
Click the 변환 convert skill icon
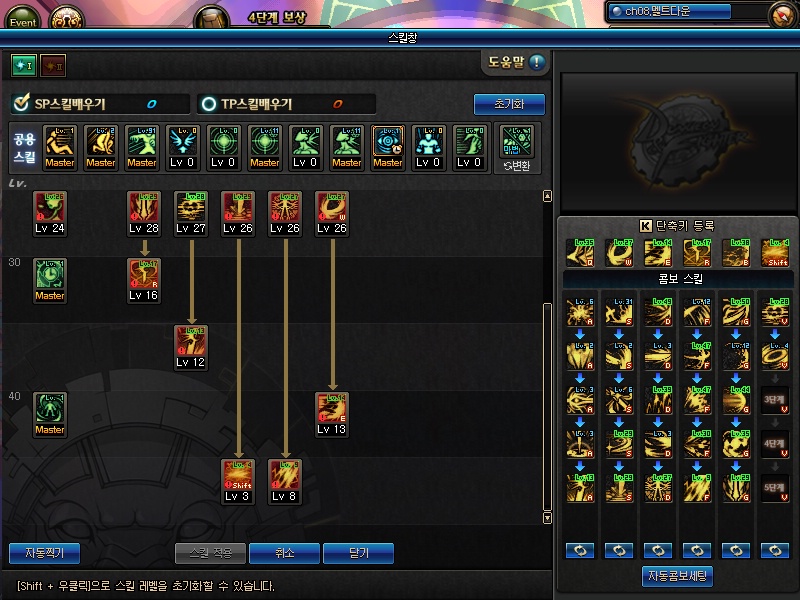[x=517, y=146]
